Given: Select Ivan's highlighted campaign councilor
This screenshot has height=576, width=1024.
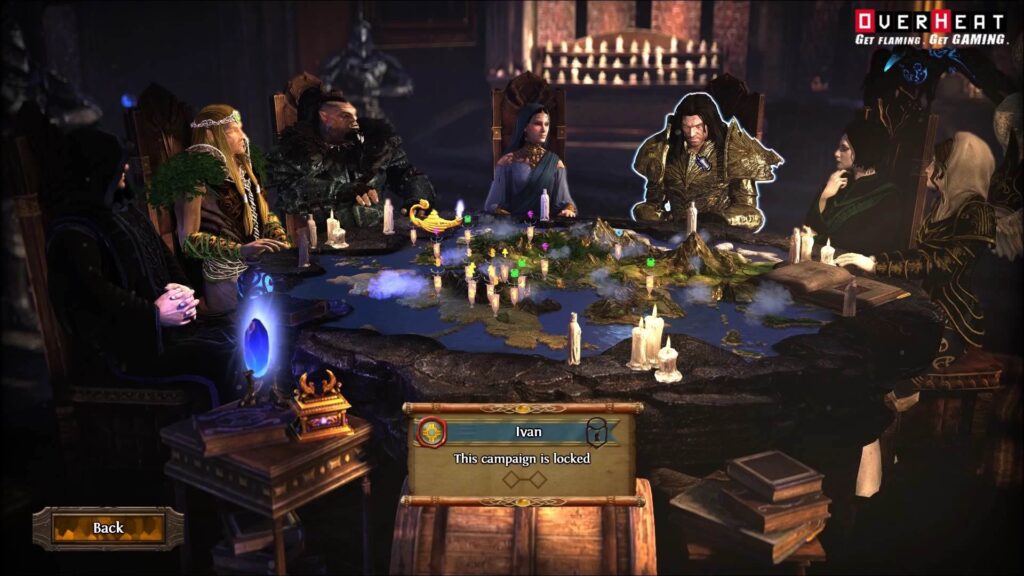Looking at the screenshot, I should click(705, 160).
